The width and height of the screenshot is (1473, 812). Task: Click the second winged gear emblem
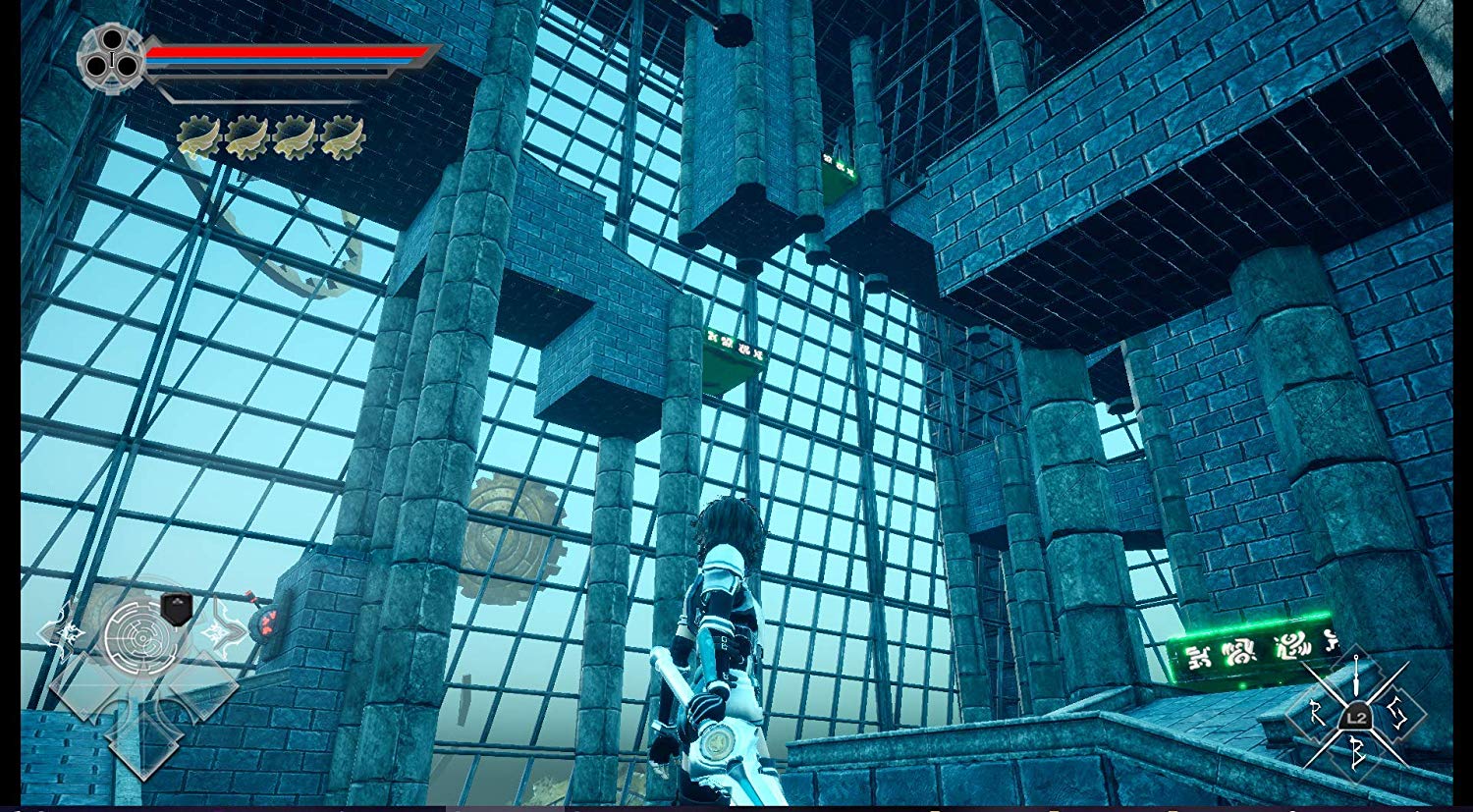246,138
